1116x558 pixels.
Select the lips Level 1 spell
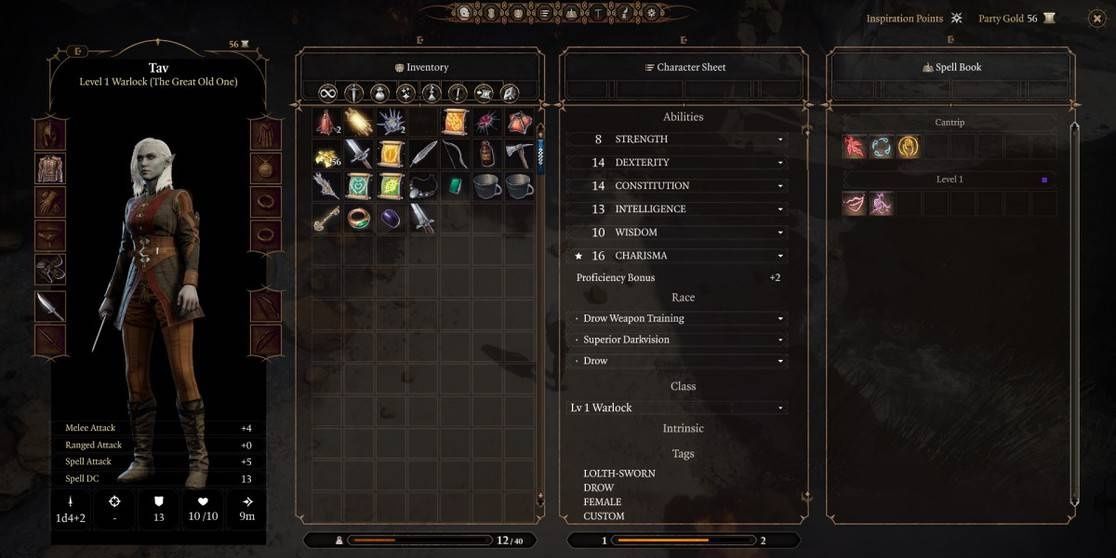[x=855, y=204]
